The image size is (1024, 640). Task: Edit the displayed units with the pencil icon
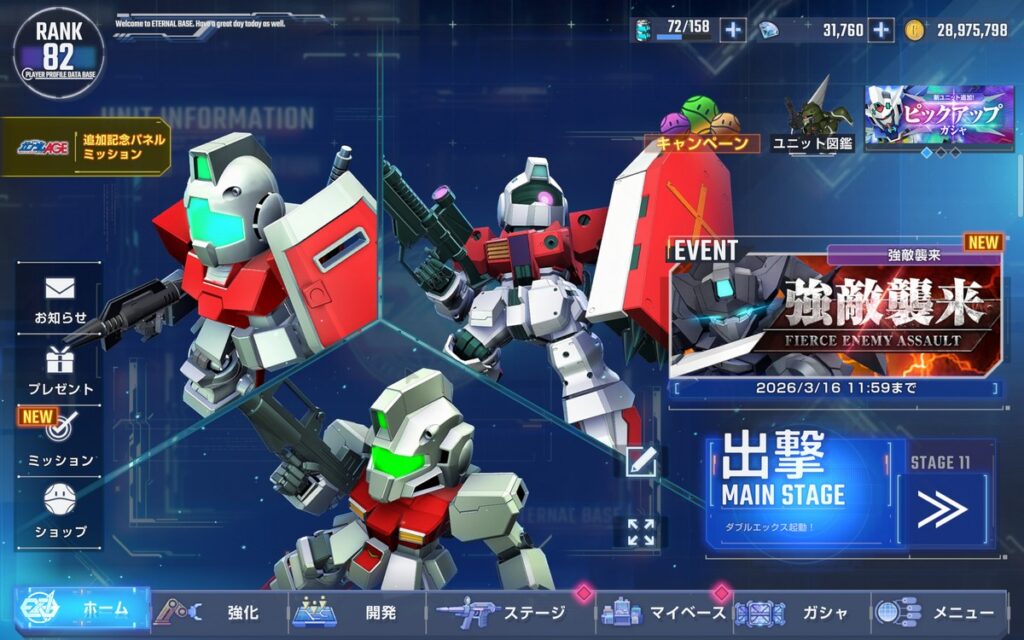tap(641, 461)
